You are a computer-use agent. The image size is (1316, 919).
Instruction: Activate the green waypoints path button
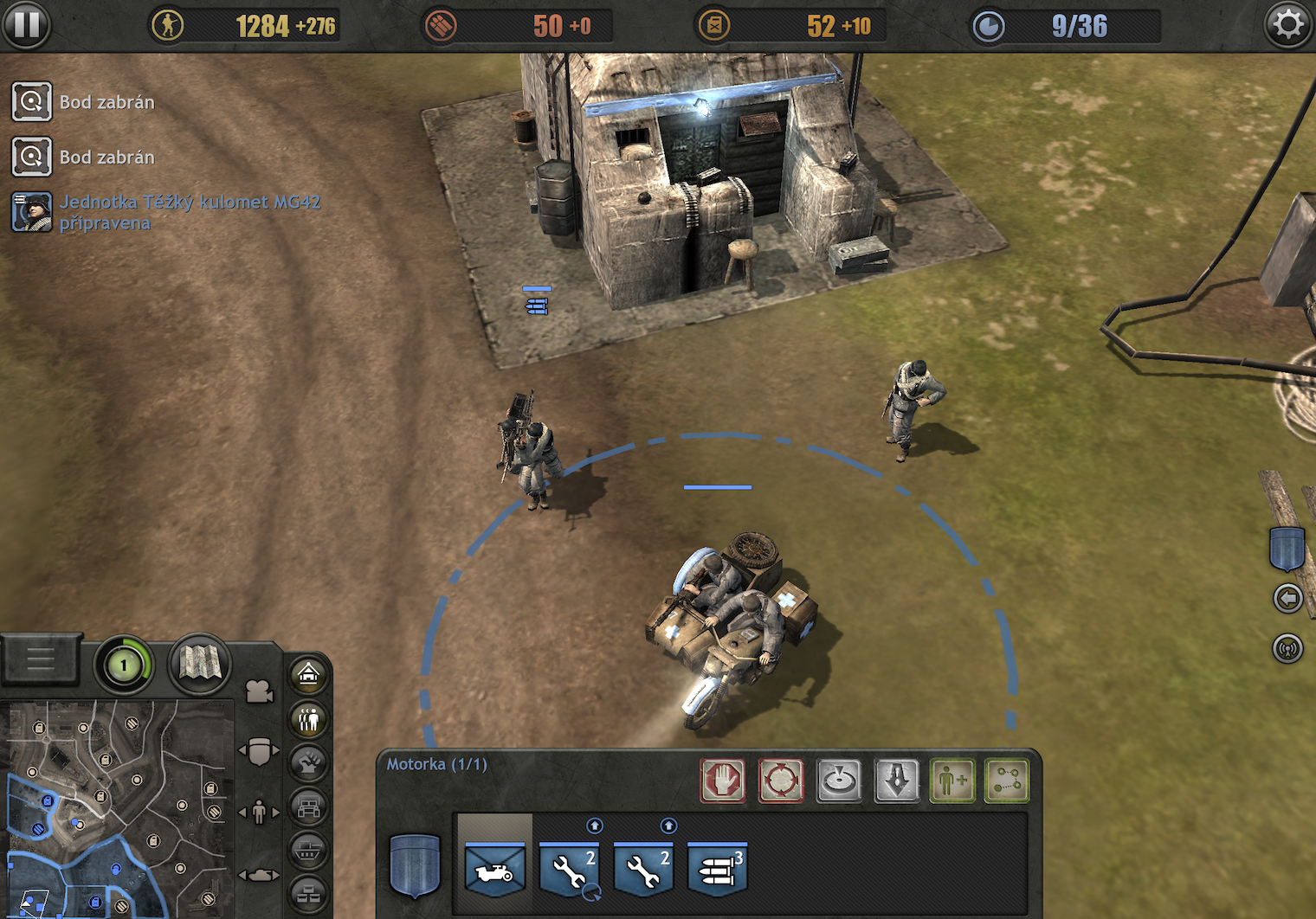pos(1007,781)
